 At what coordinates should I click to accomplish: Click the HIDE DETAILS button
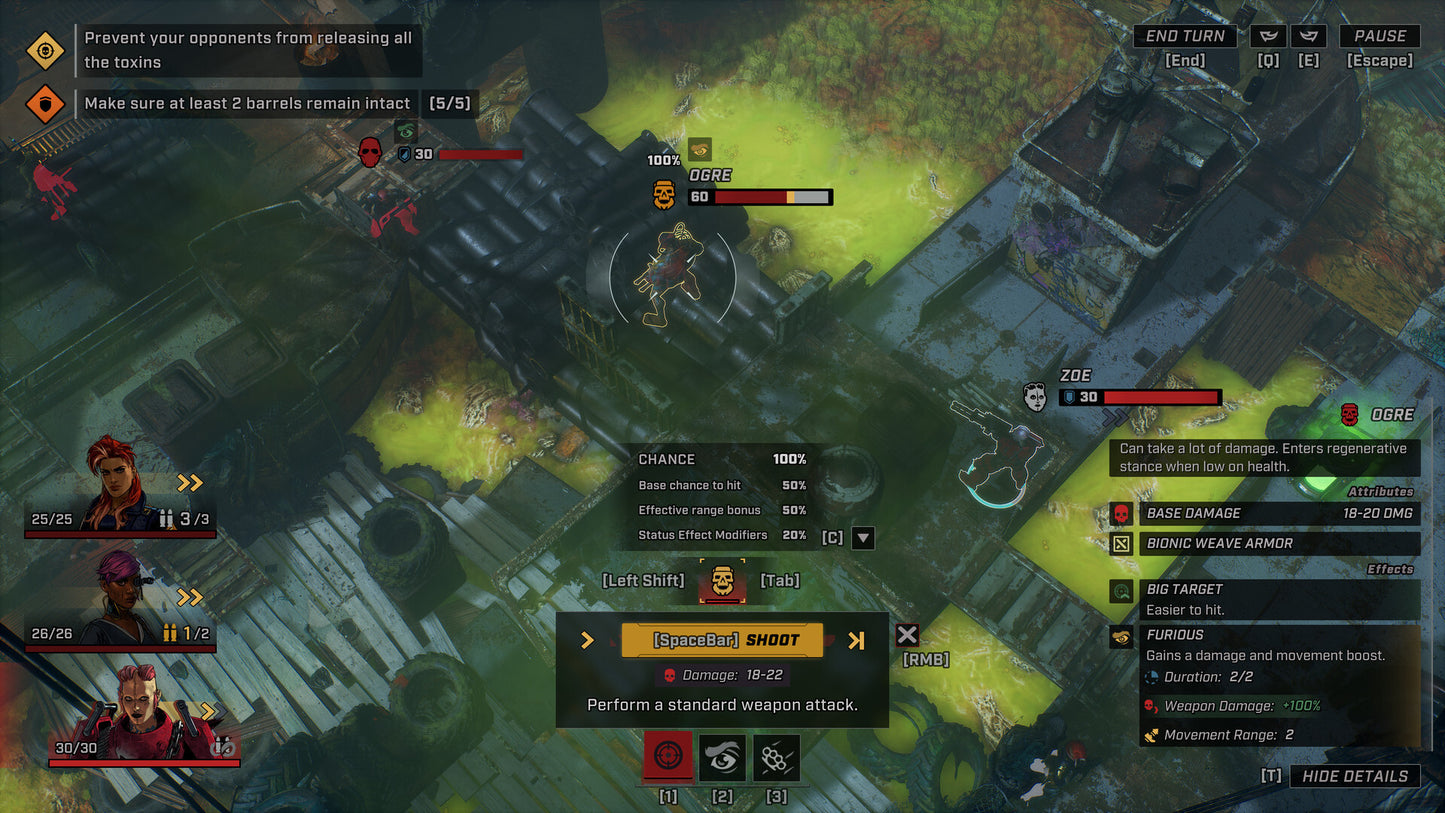[x=1355, y=776]
